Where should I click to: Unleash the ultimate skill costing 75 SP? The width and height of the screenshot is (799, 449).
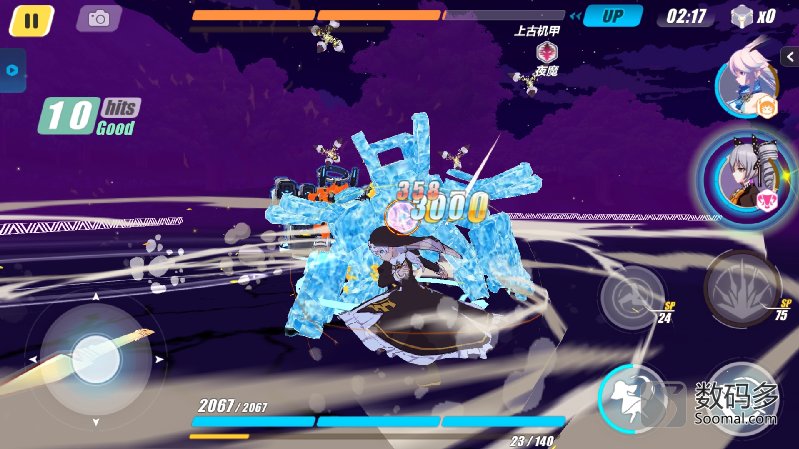pos(744,289)
